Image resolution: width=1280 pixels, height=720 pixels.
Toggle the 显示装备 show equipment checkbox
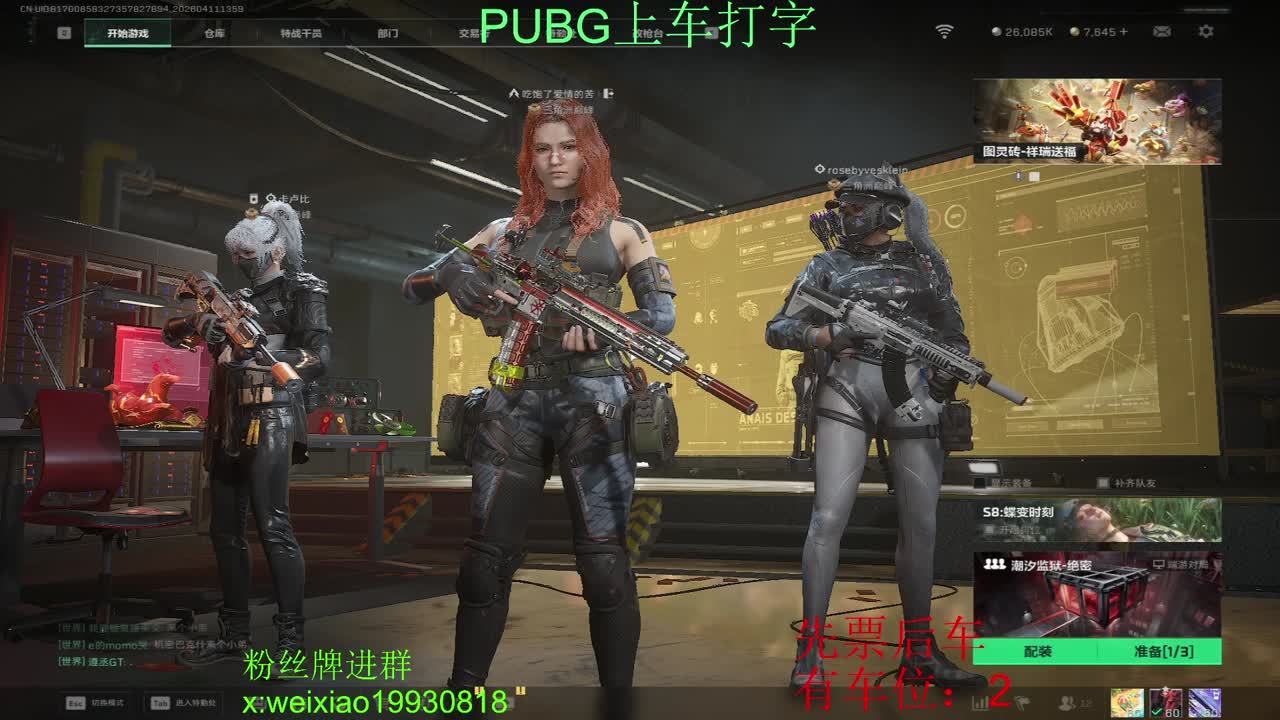pyautogui.click(x=980, y=483)
